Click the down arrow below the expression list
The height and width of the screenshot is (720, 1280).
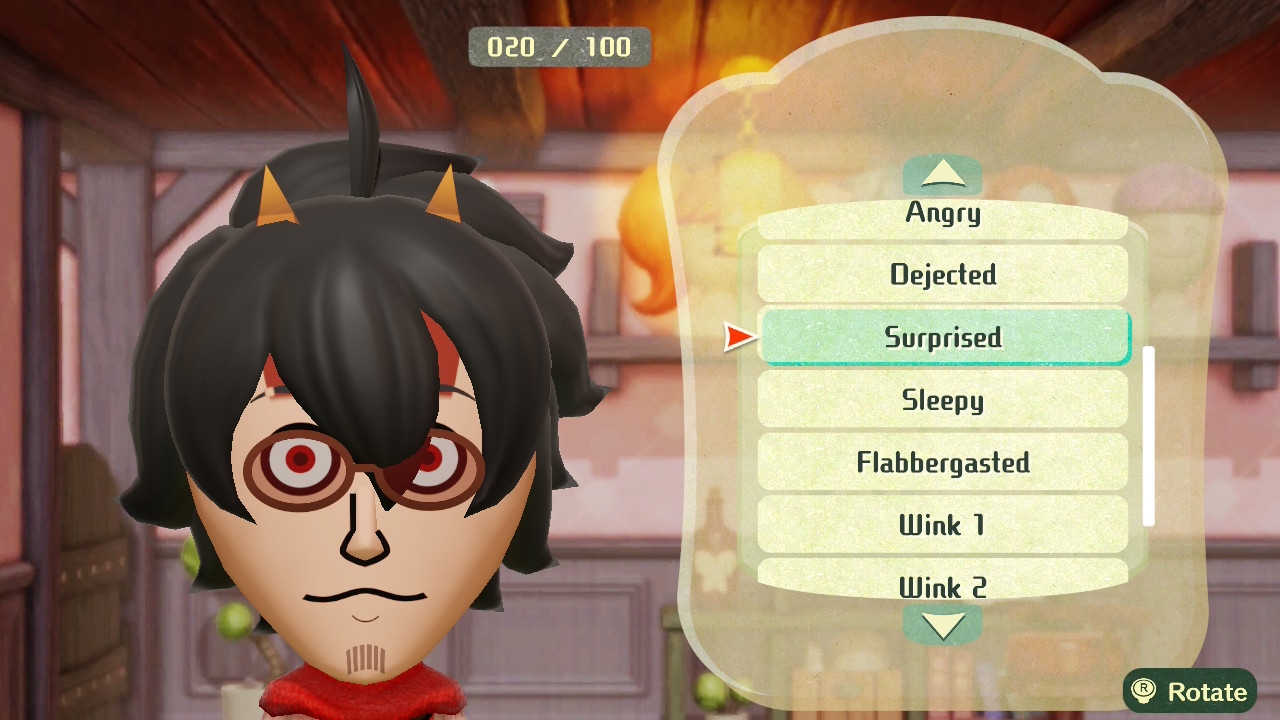pos(942,625)
